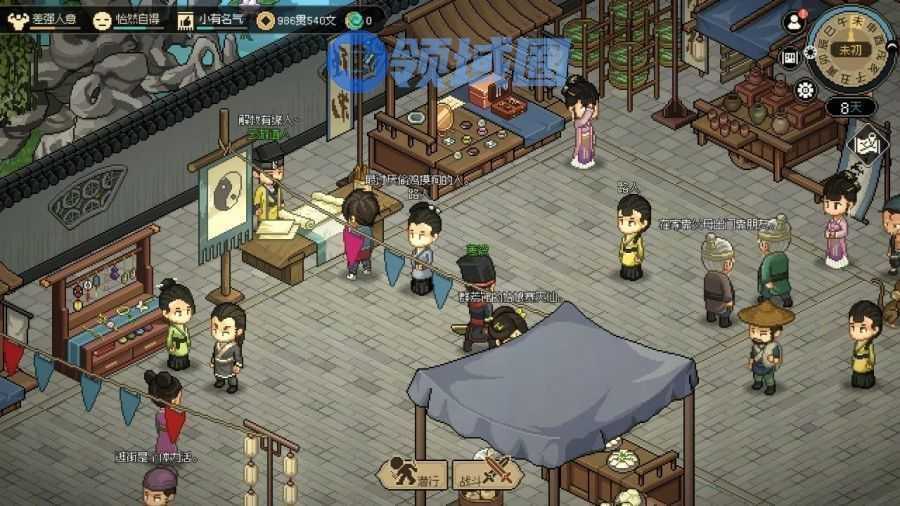This screenshot has height=506, width=900.
Task: Click the 未初 time-of-day clock dial
Action: pyautogui.click(x=849, y=47)
